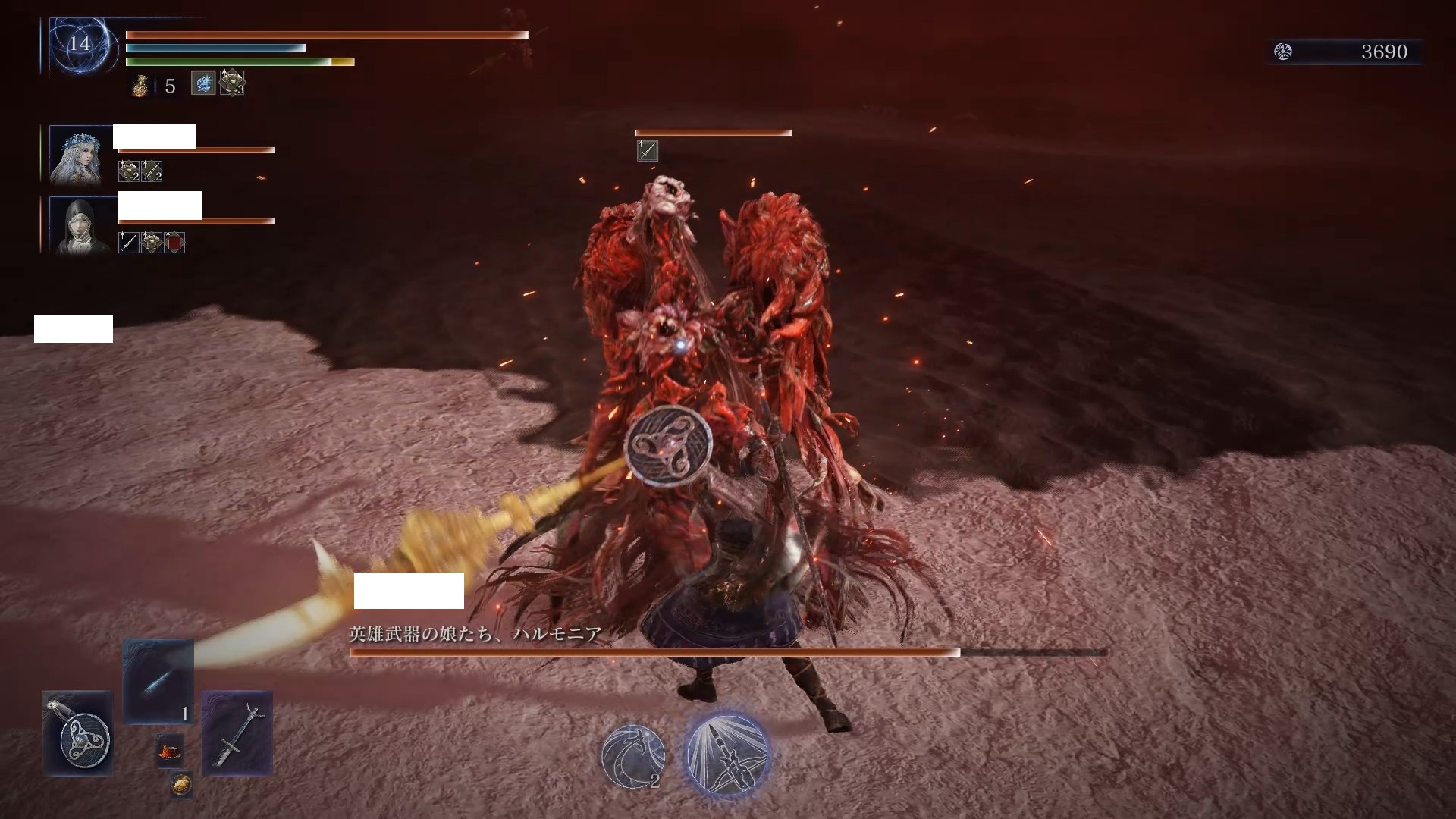
Task: Choose the straight sword weapon slot
Action: 237,732
